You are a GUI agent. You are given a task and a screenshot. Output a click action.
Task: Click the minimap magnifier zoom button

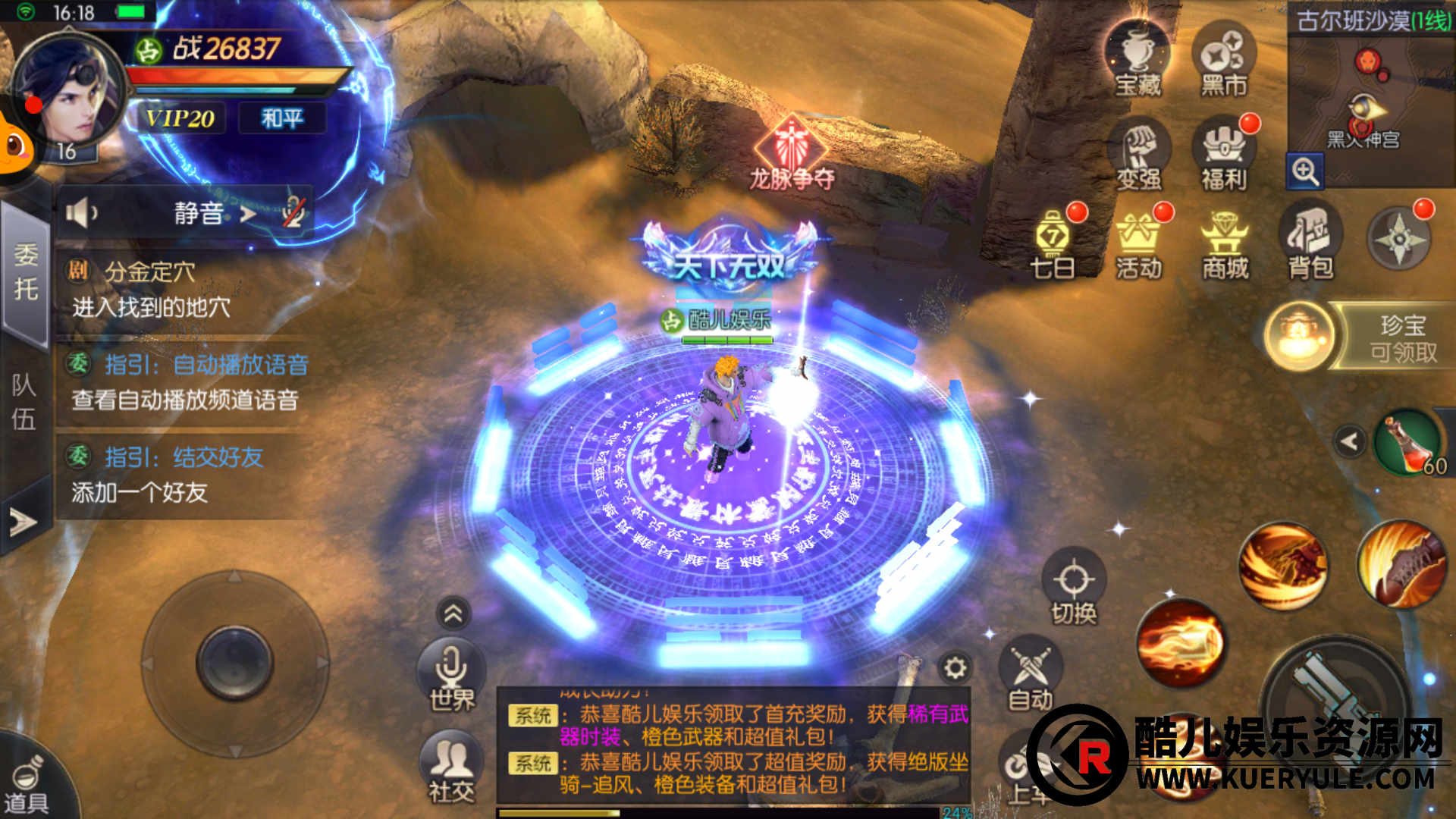[x=1305, y=172]
